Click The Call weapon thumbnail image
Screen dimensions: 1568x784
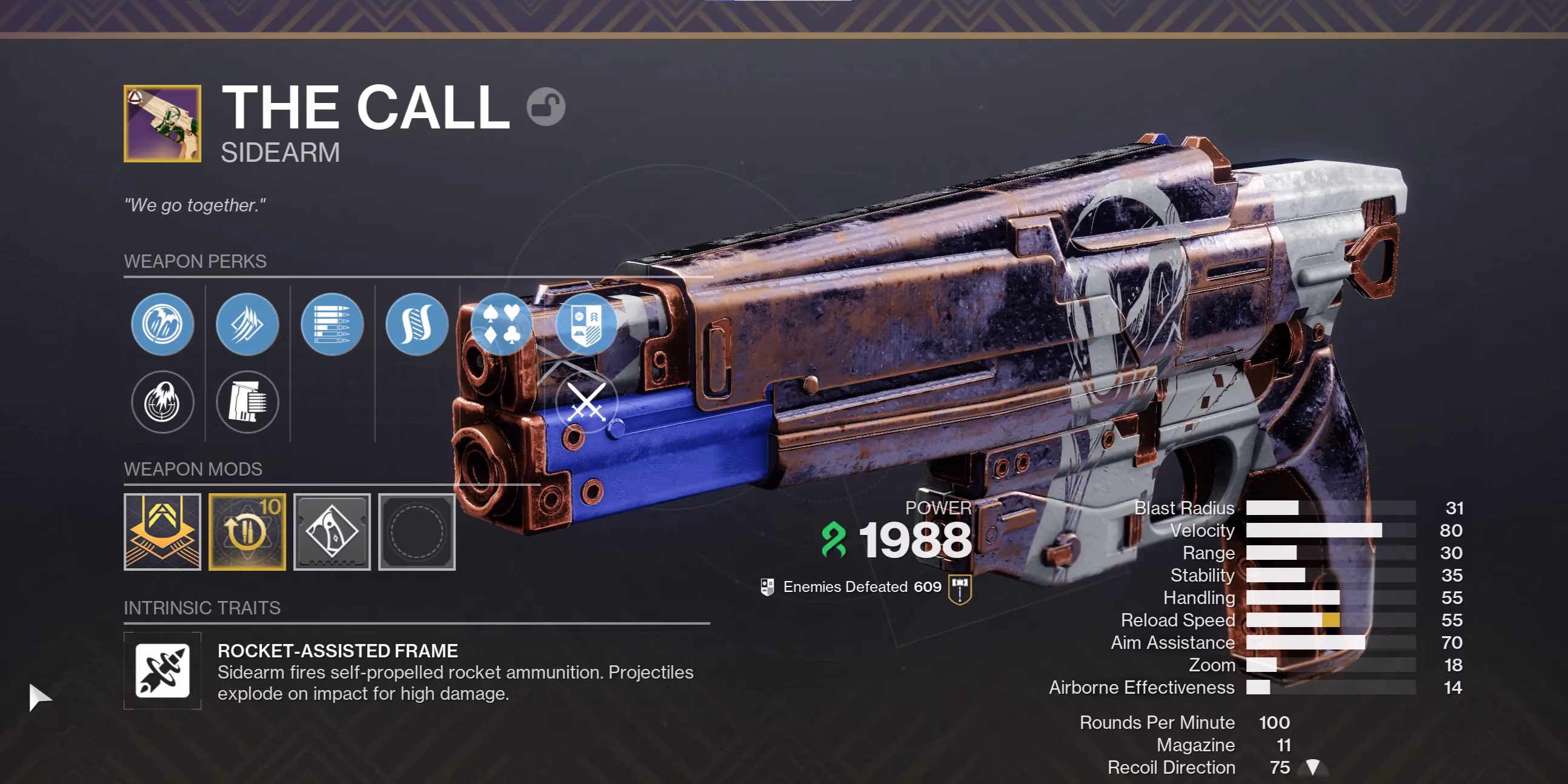(x=162, y=122)
